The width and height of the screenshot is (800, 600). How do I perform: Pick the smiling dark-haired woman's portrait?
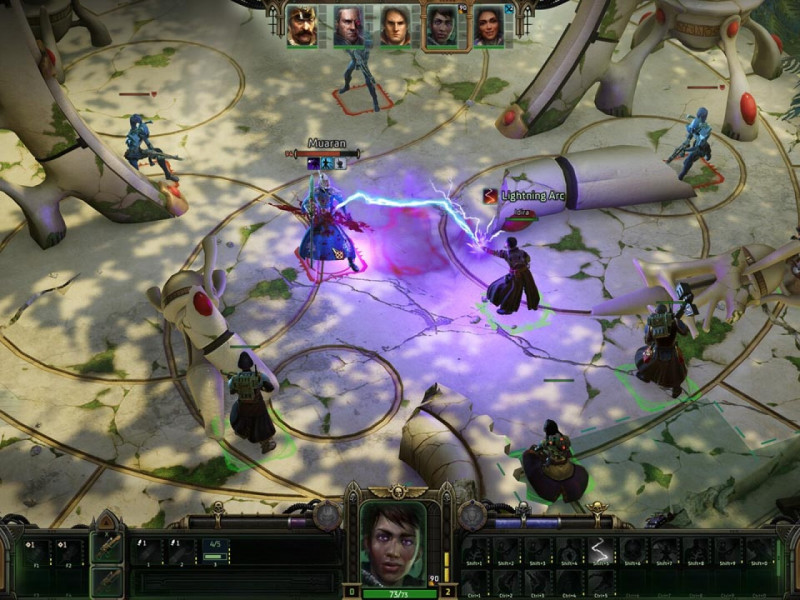point(488,26)
